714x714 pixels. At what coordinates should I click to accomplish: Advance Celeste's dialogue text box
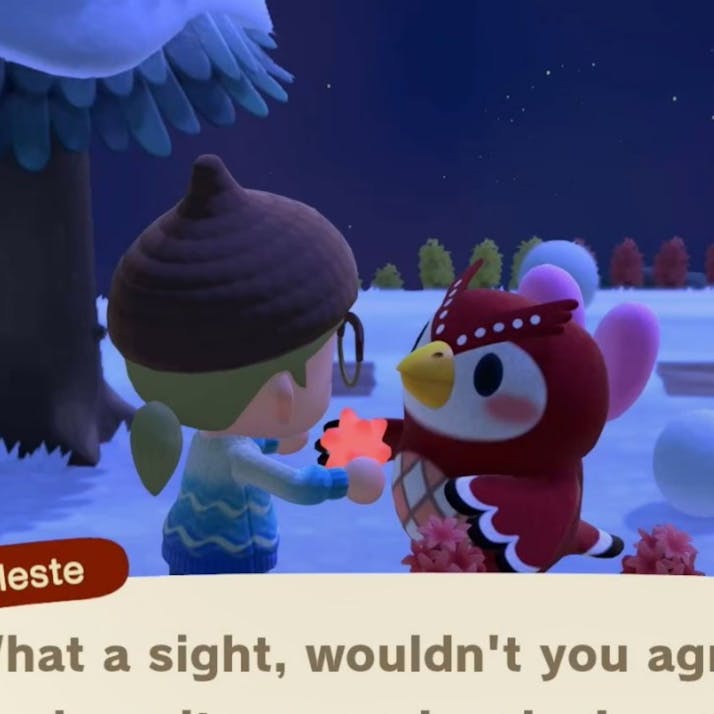[400, 650]
